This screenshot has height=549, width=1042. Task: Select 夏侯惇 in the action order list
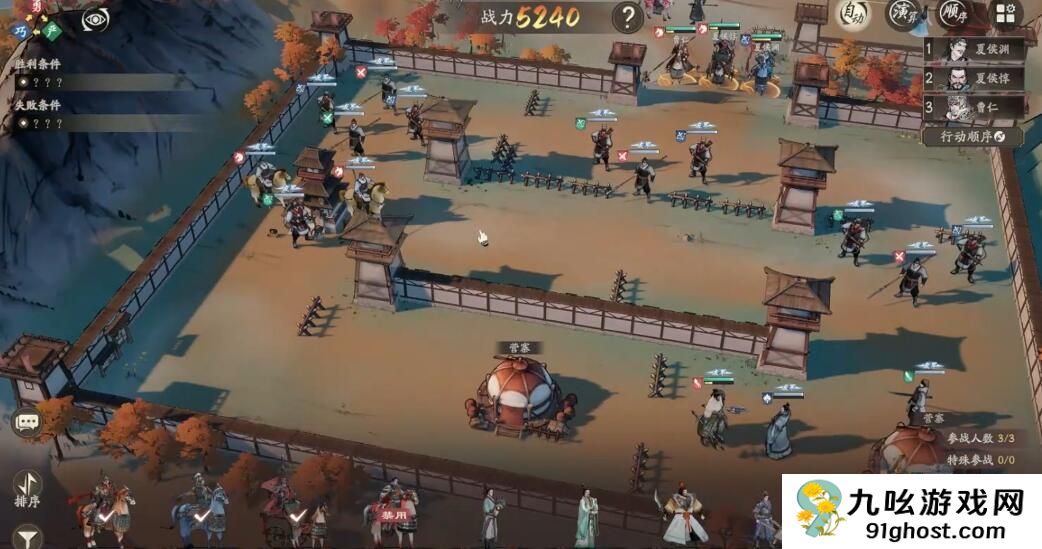973,79
